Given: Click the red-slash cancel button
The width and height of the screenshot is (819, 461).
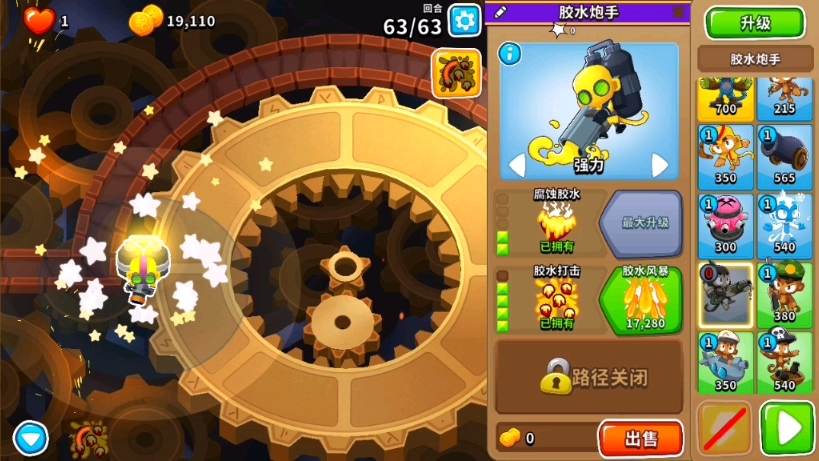Looking at the screenshot, I should (724, 428).
